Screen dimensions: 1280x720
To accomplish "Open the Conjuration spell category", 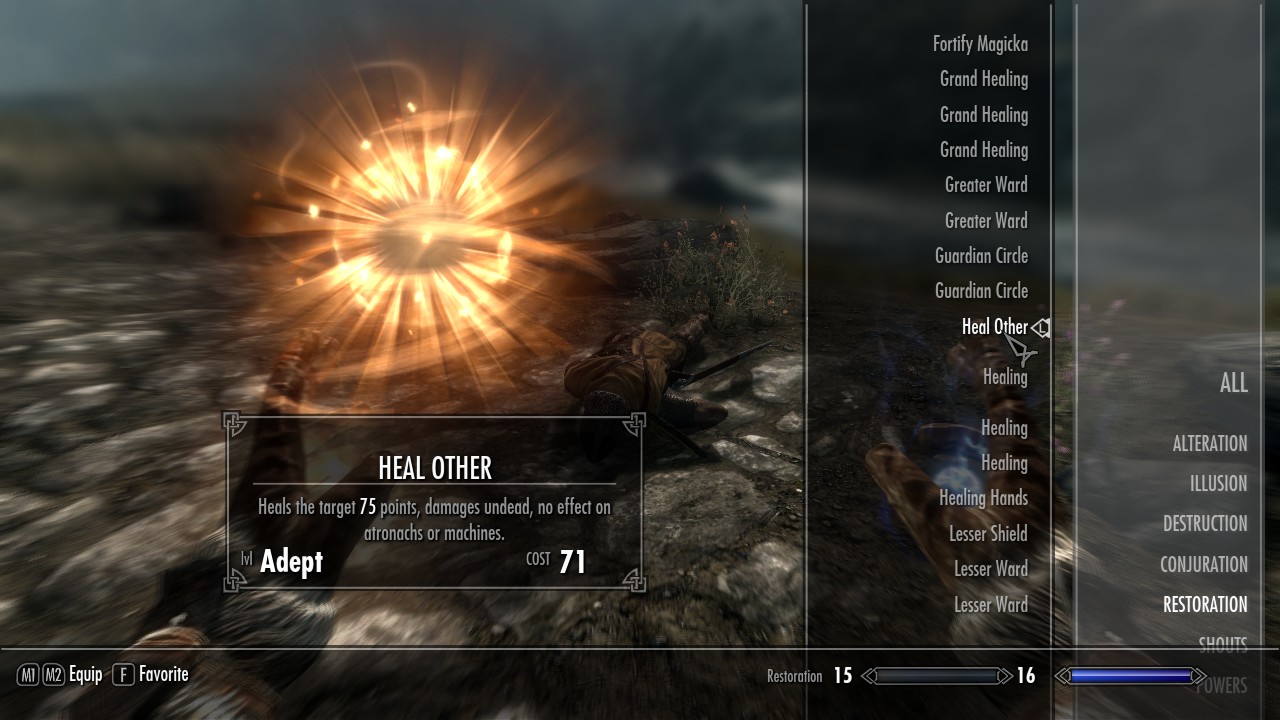I will click(1203, 565).
